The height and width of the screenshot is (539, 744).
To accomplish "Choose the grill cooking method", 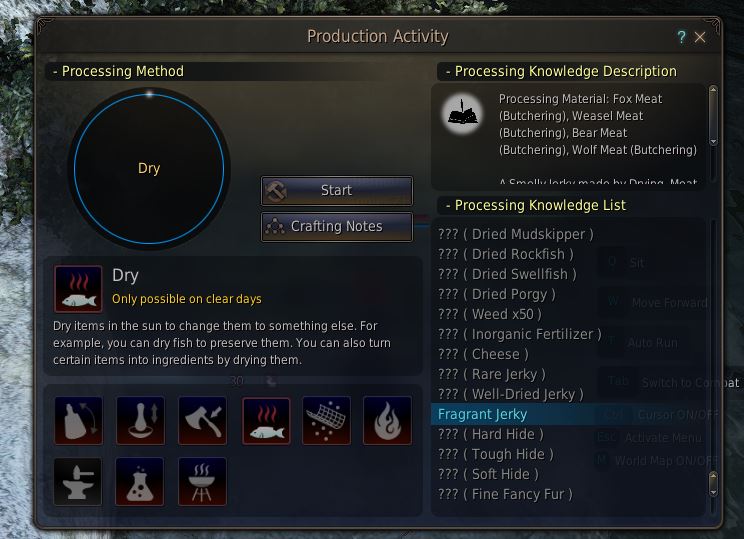I will [x=202, y=481].
